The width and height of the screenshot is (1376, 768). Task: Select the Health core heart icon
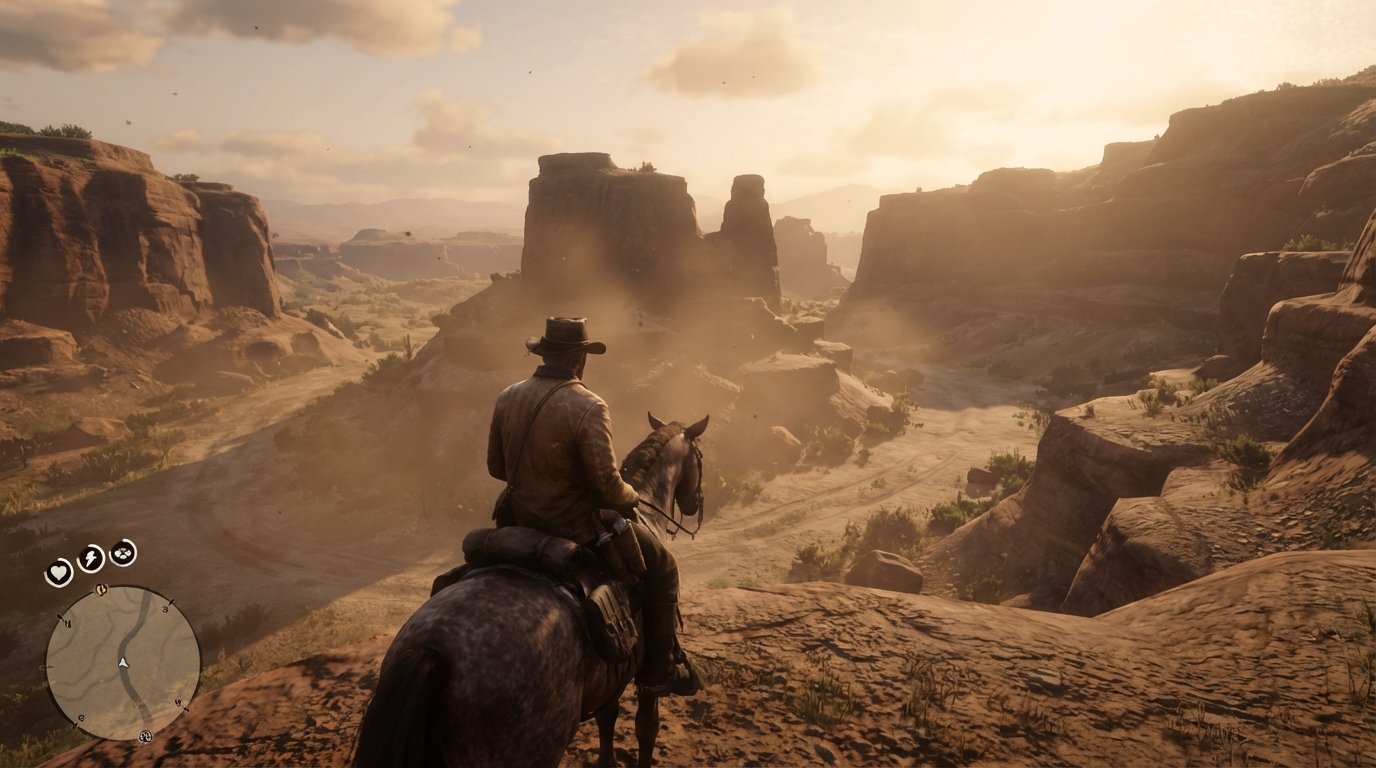click(58, 572)
